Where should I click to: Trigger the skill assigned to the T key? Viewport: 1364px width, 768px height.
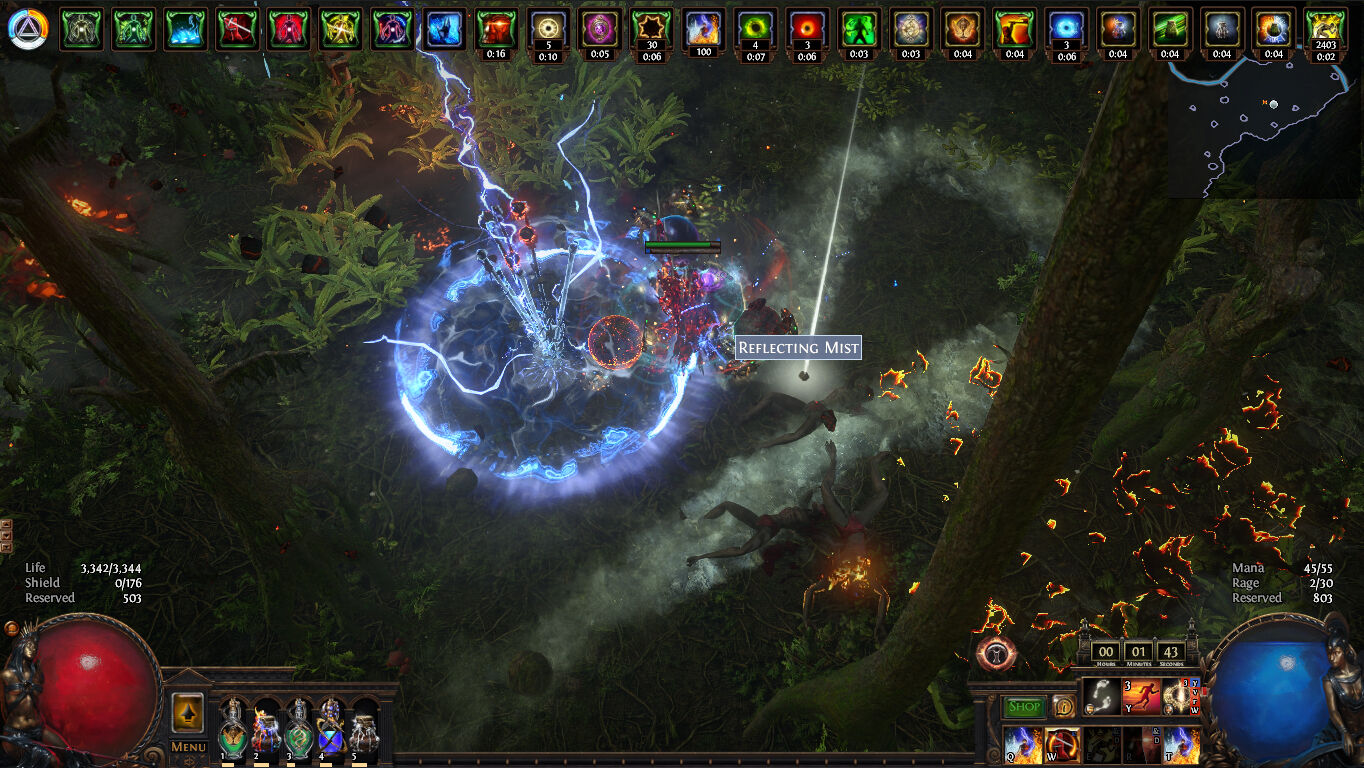point(1182,745)
